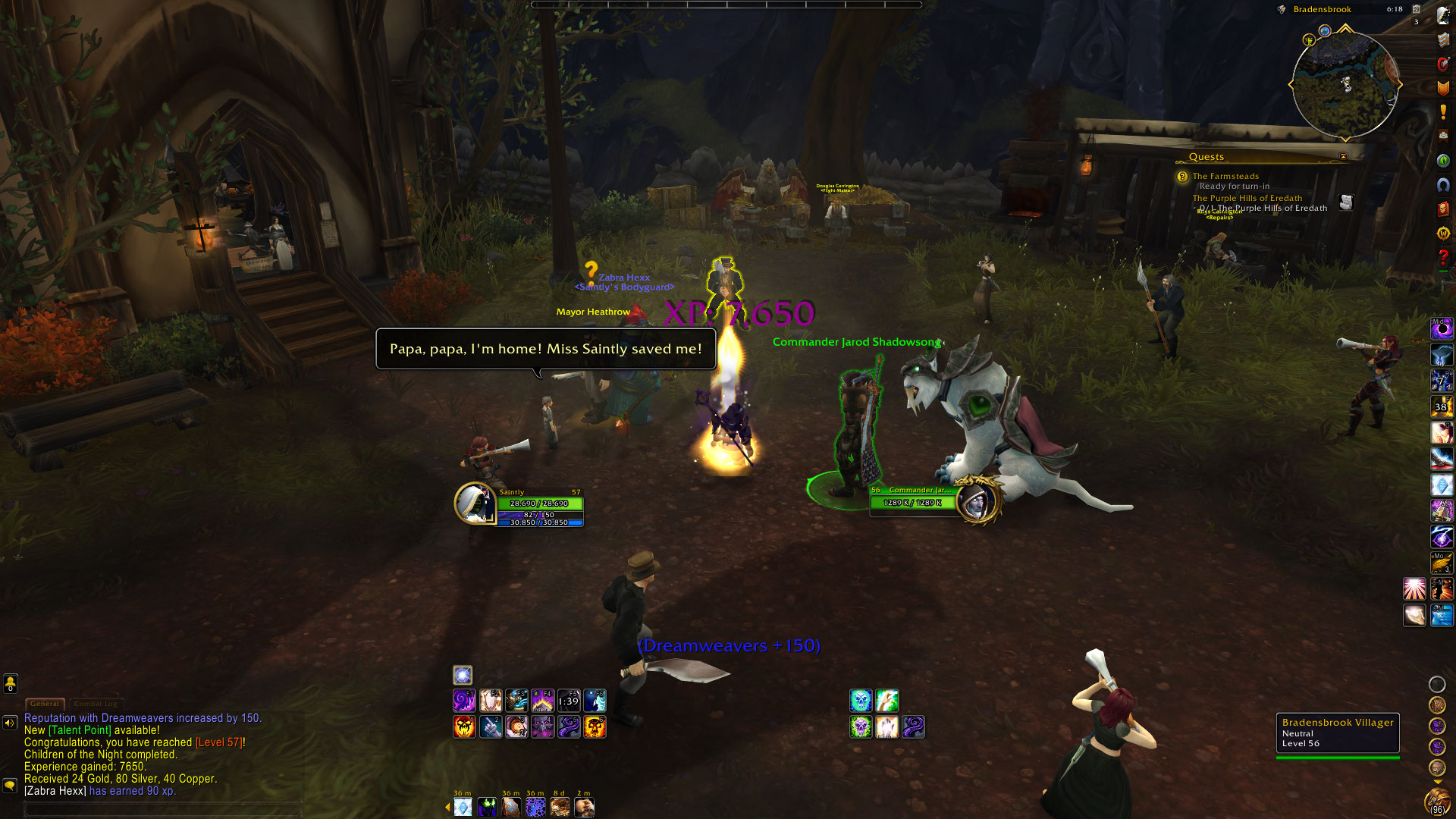Activate the black hole ability labeled Mid
This screenshot has height=819, width=1456.
(x=1442, y=328)
